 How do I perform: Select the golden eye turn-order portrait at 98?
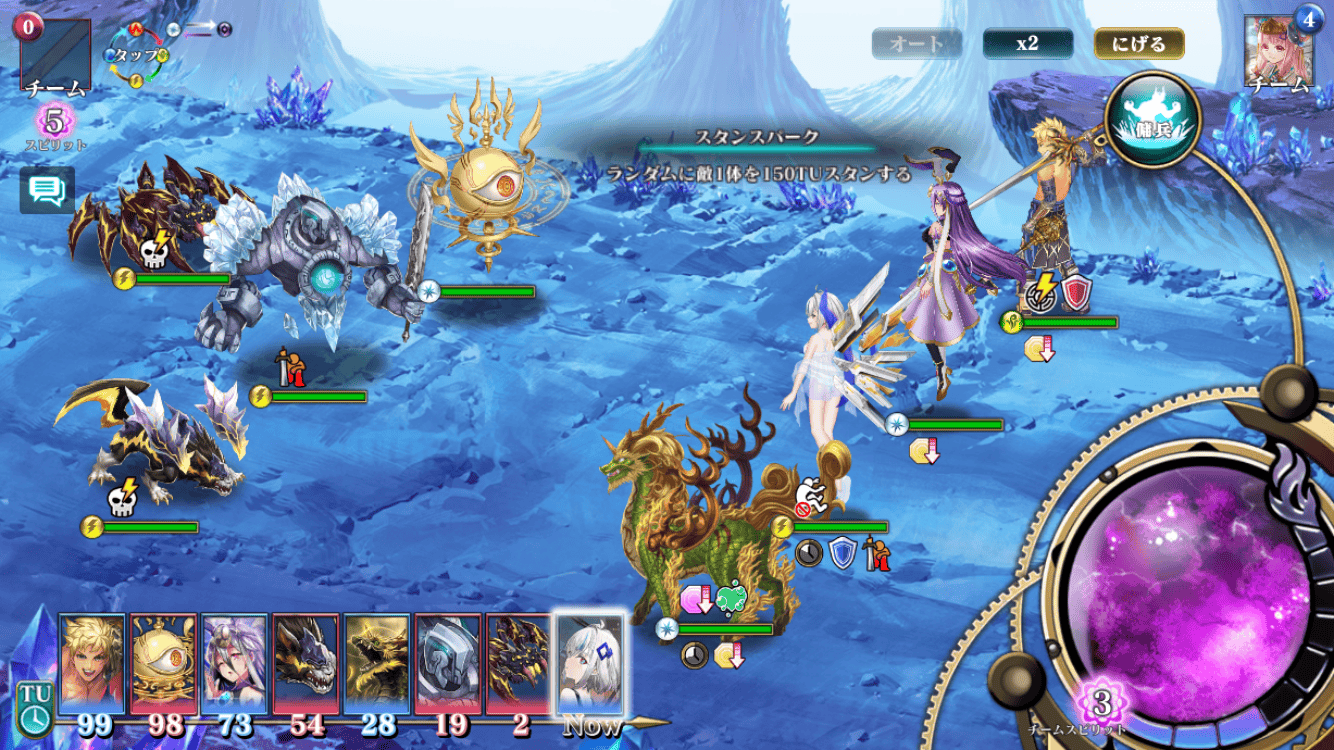click(163, 664)
